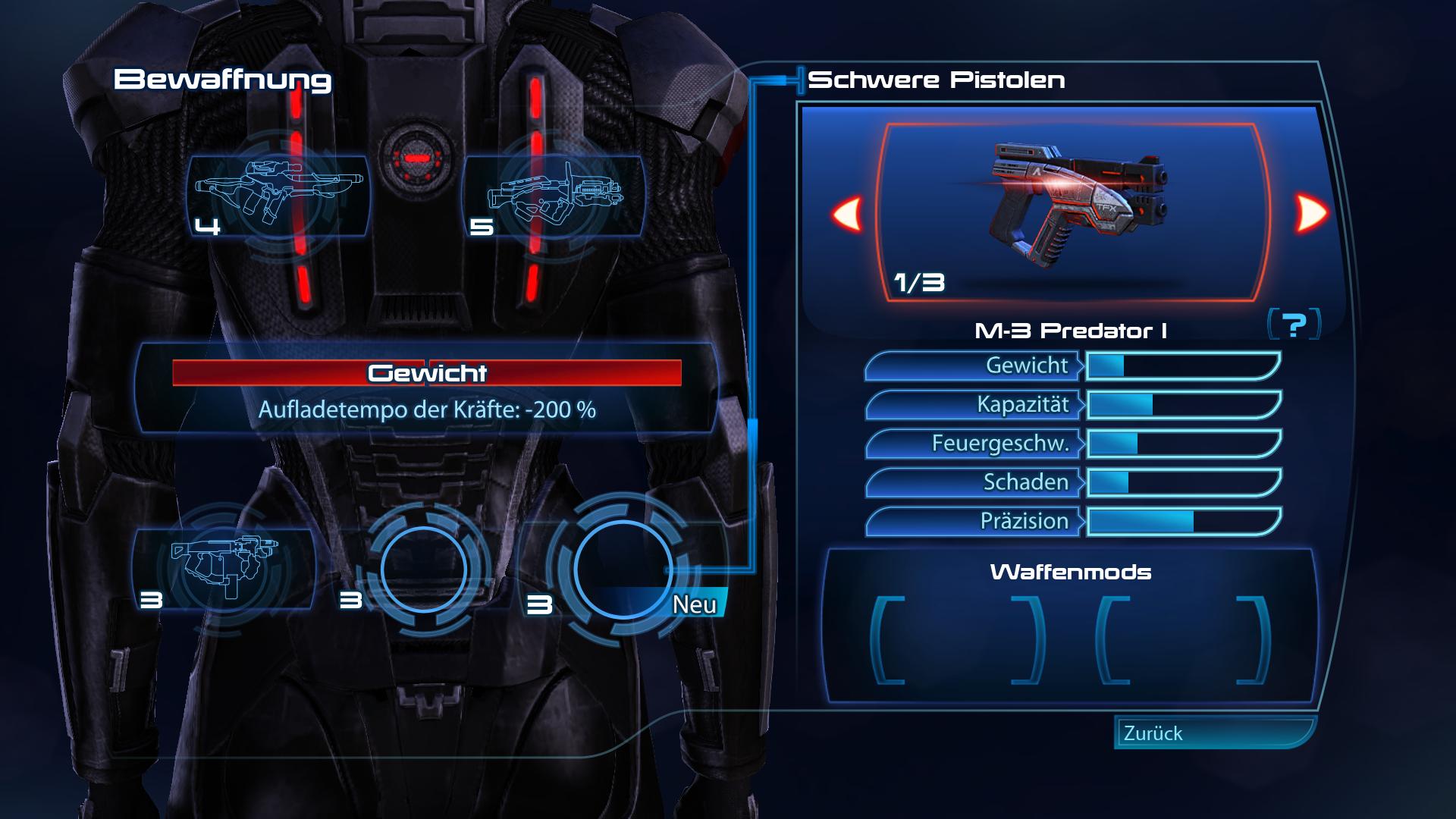Screen dimensions: 1456x819
Task: Select the Schwere Pistolen header
Action: [937, 79]
